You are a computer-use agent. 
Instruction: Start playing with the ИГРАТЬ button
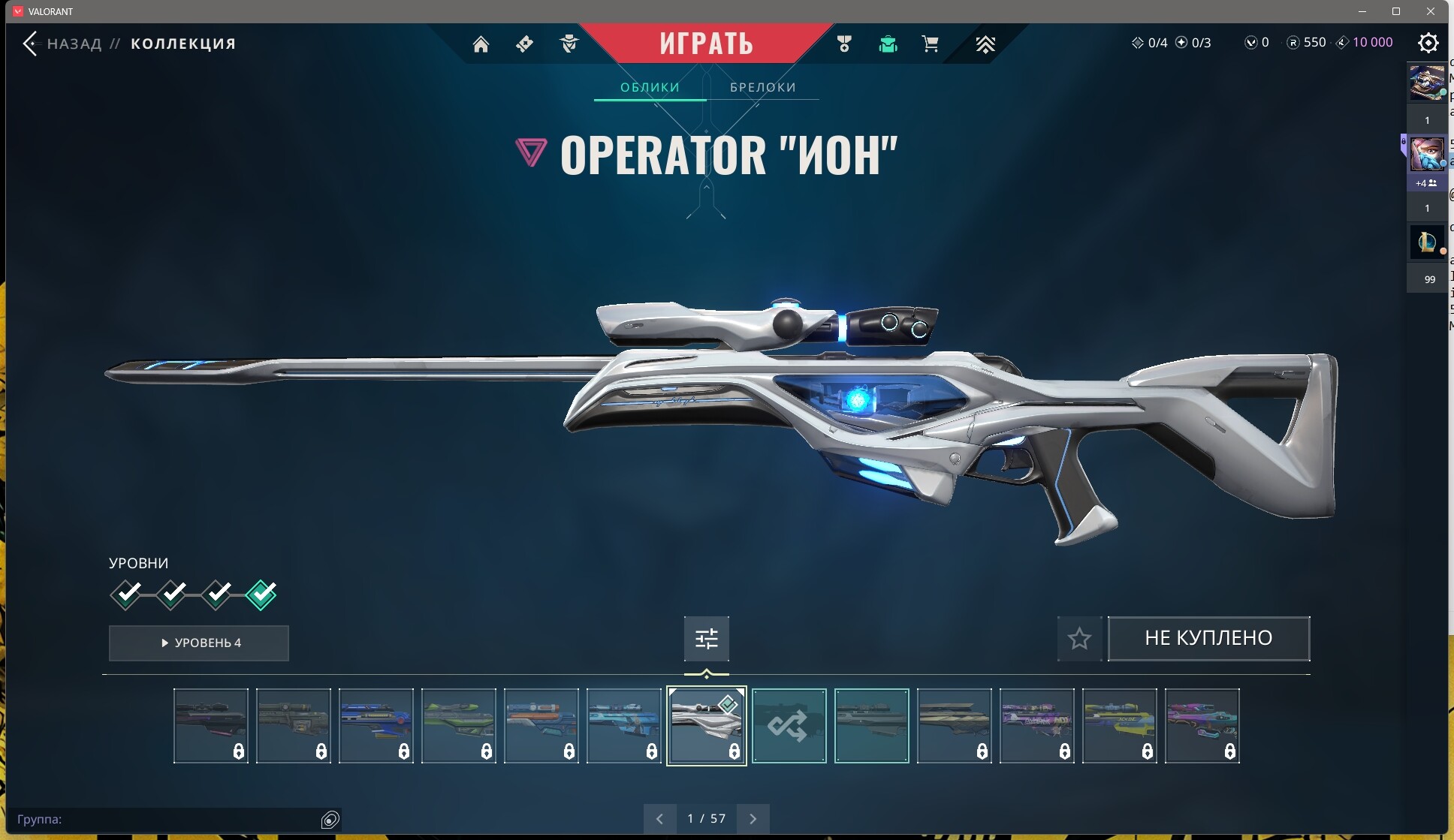click(706, 44)
